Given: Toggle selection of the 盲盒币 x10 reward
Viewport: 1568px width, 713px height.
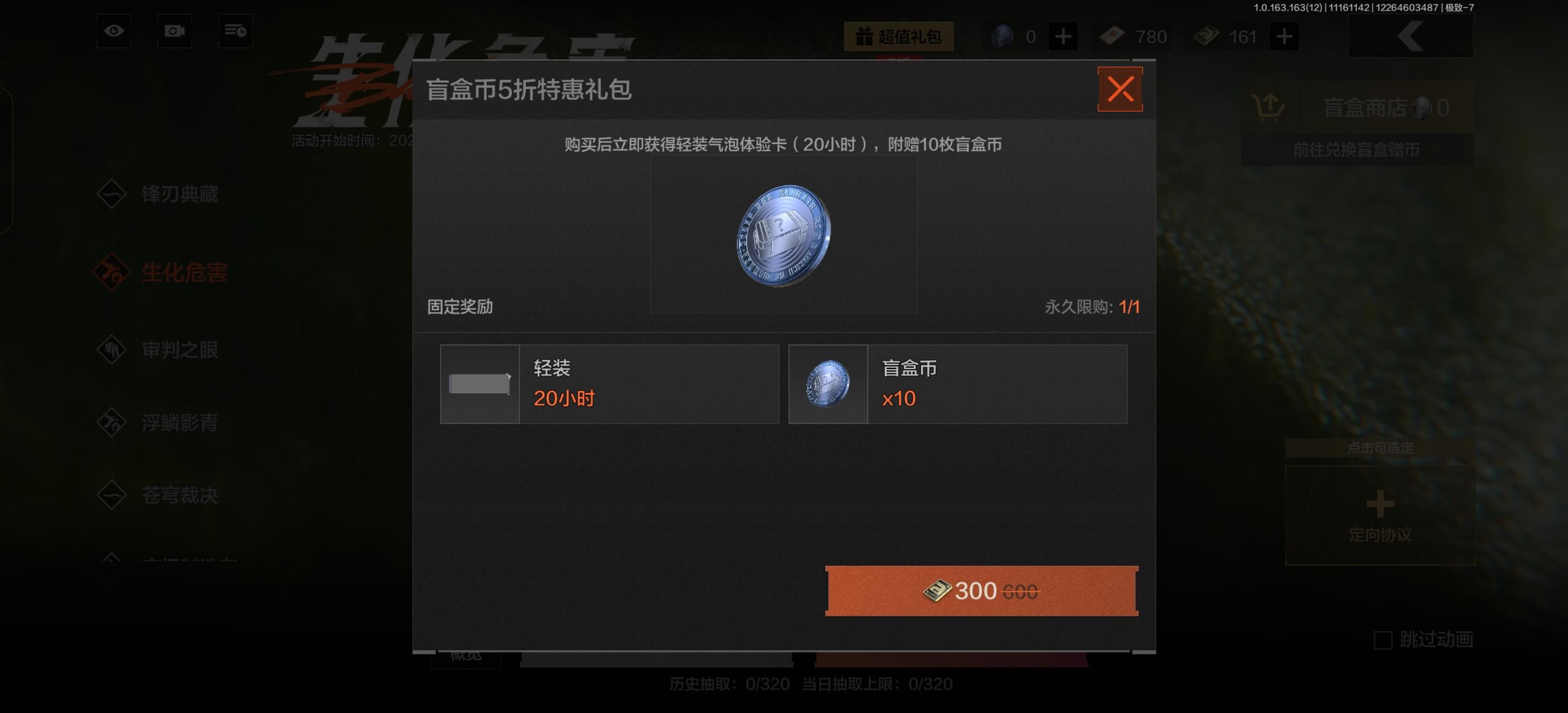Looking at the screenshot, I should tap(958, 384).
